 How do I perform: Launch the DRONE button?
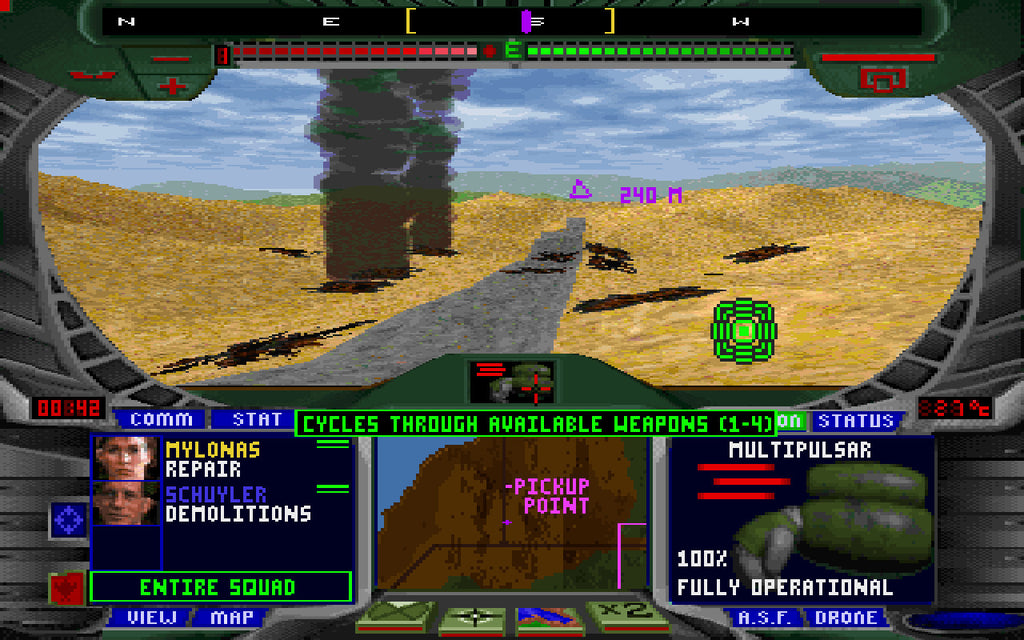pyautogui.click(x=844, y=617)
